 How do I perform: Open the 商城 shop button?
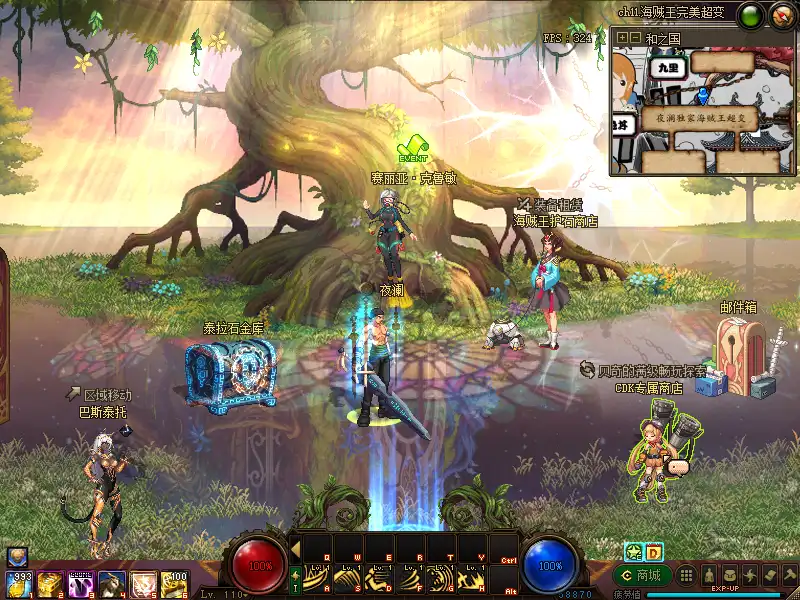[642, 576]
